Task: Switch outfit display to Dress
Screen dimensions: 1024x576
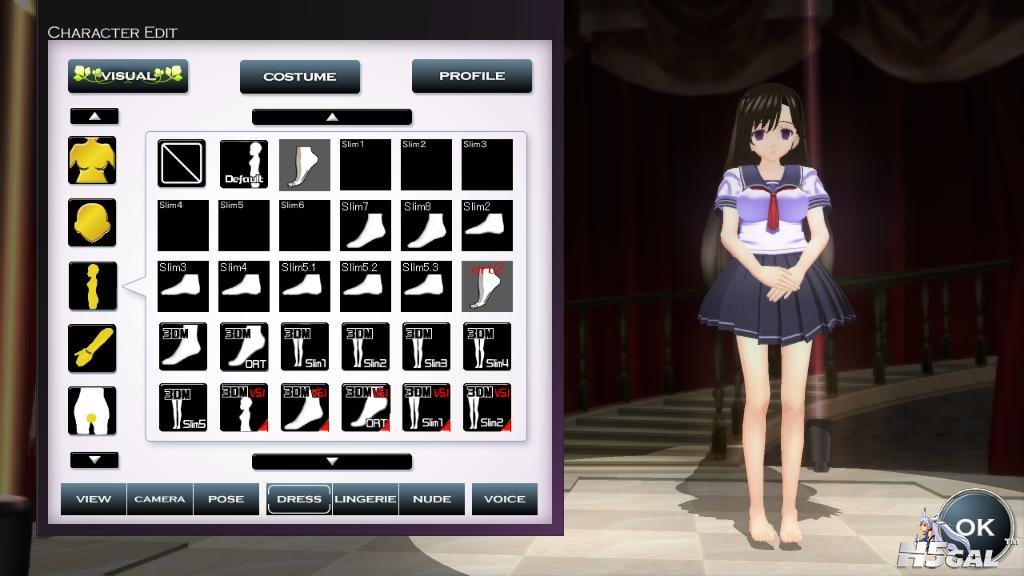Action: pos(299,499)
